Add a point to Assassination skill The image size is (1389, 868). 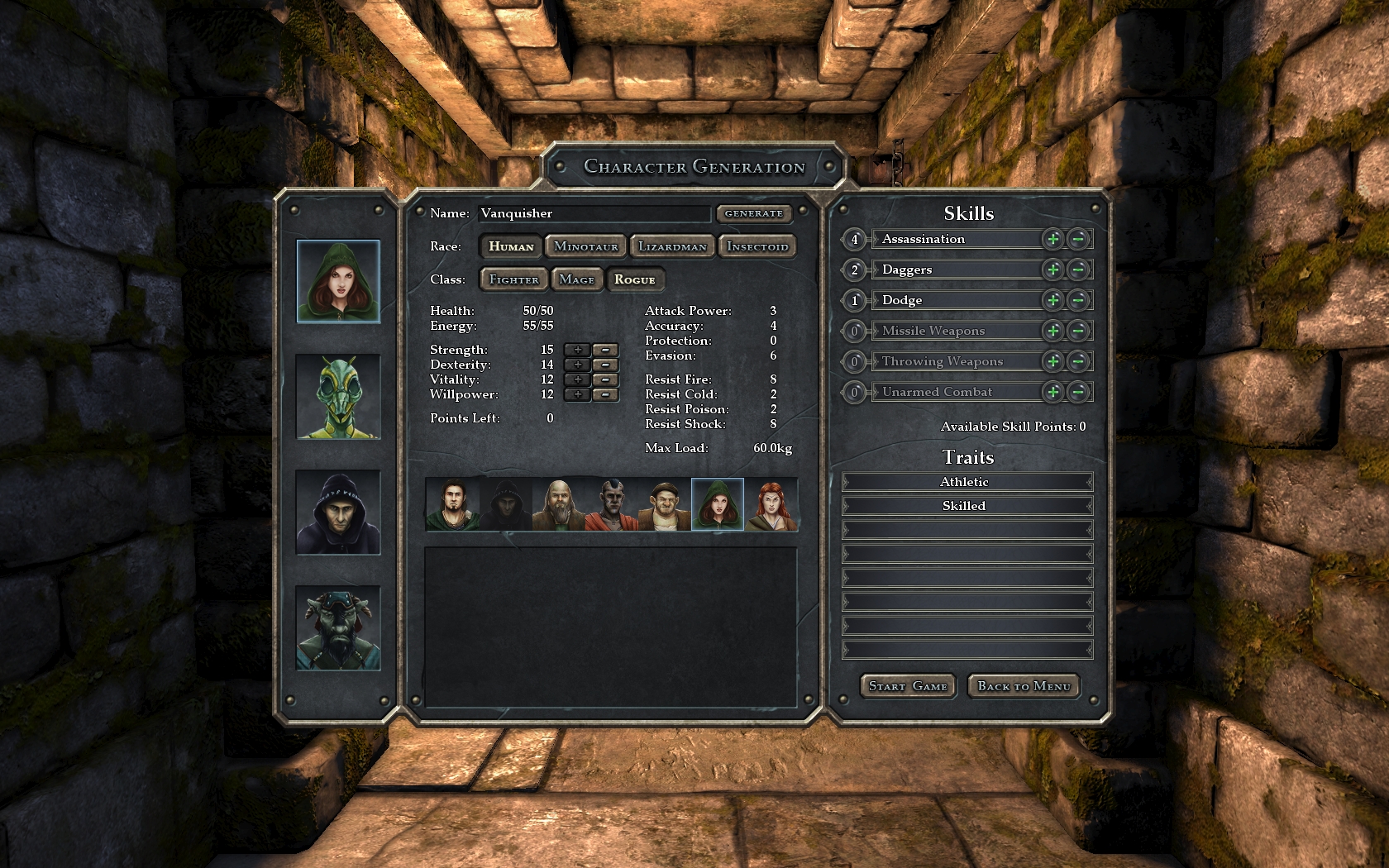point(1052,239)
